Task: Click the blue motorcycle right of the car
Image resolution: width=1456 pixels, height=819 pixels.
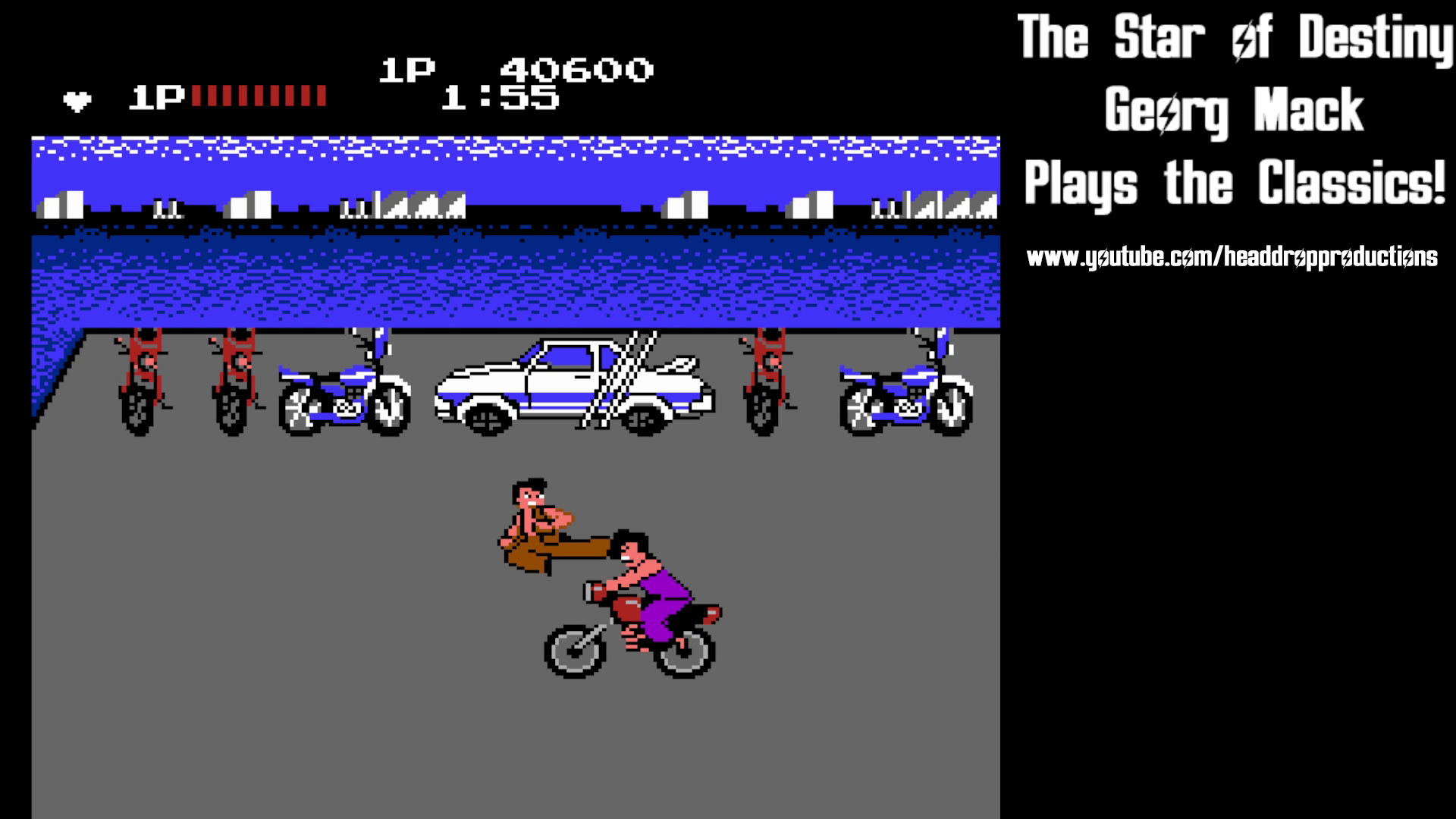Action: (x=902, y=391)
